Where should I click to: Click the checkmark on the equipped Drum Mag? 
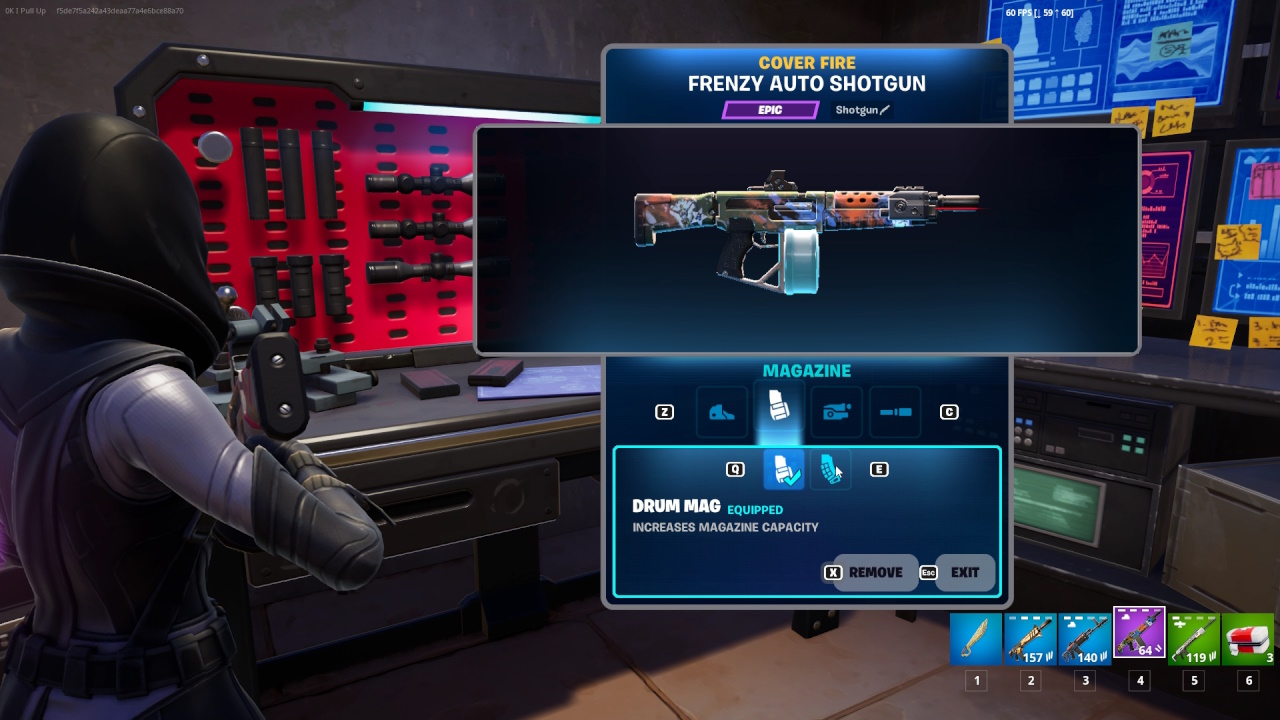pyautogui.click(x=794, y=478)
